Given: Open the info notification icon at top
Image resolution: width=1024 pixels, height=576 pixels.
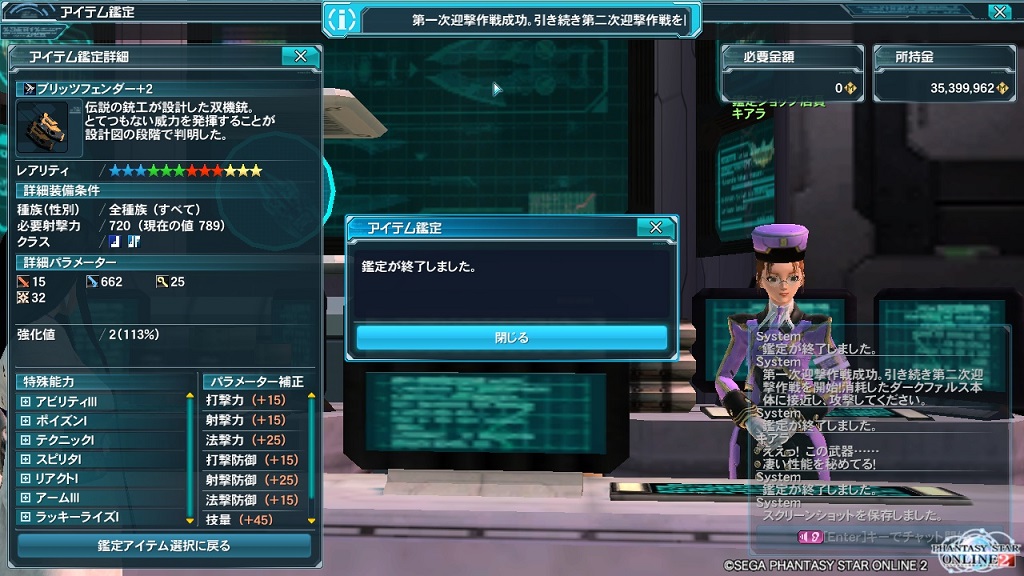Looking at the screenshot, I should (342, 18).
